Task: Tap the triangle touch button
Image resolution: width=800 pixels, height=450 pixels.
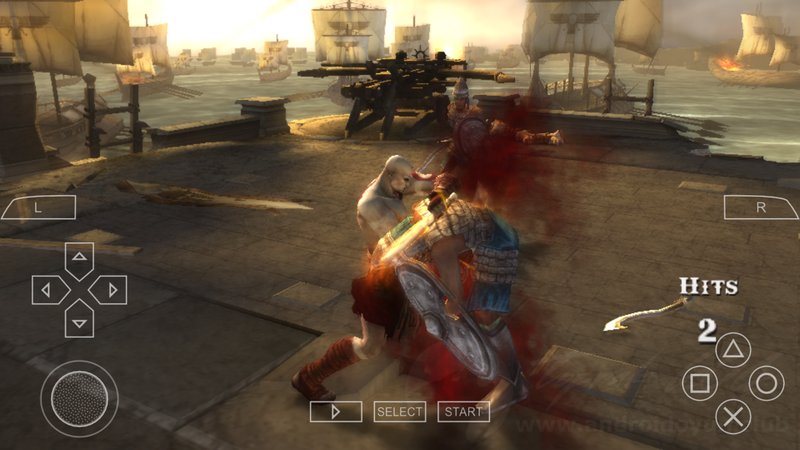Action: 733,351
